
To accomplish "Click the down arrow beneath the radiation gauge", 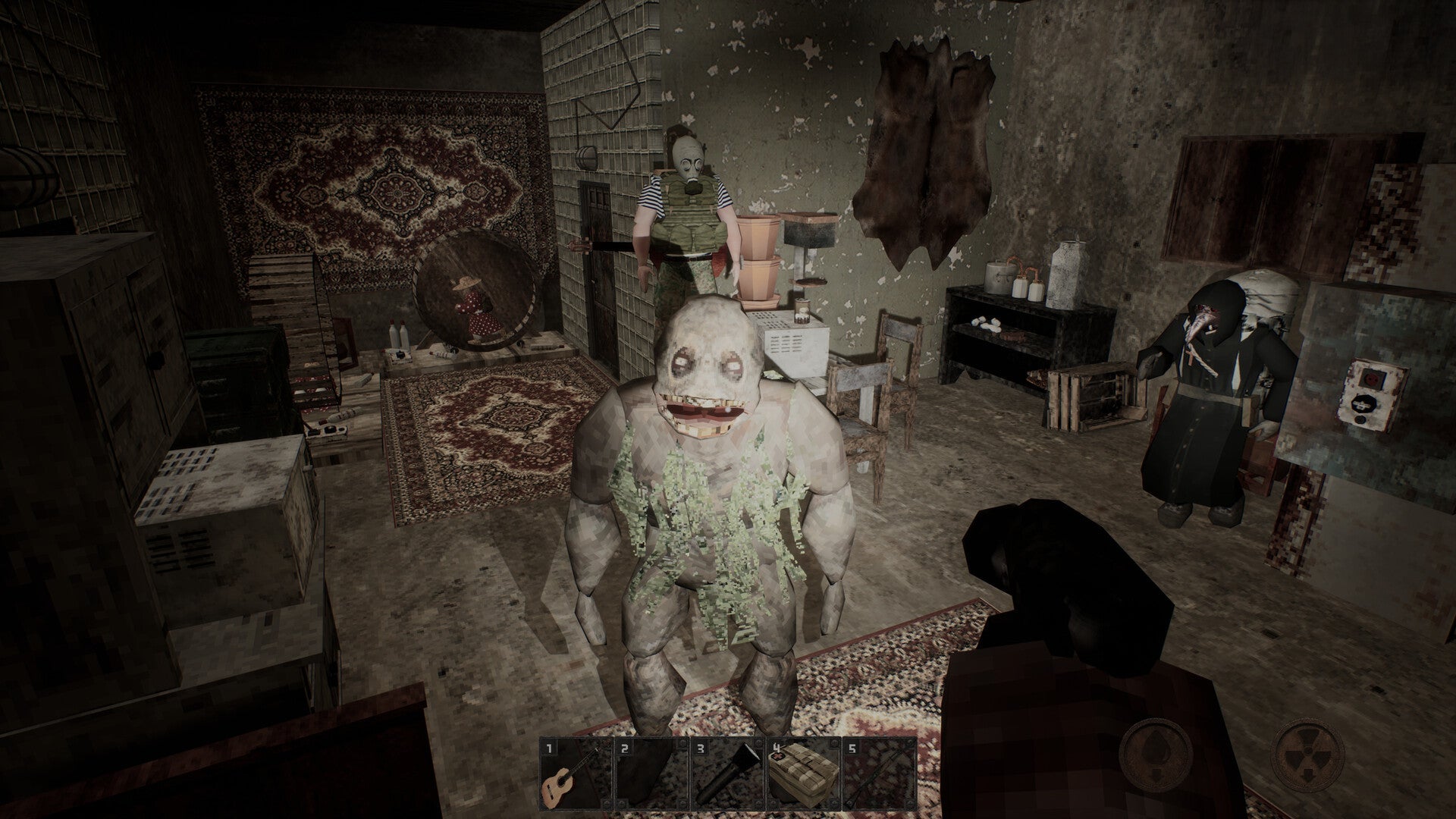I will 1307,775.
